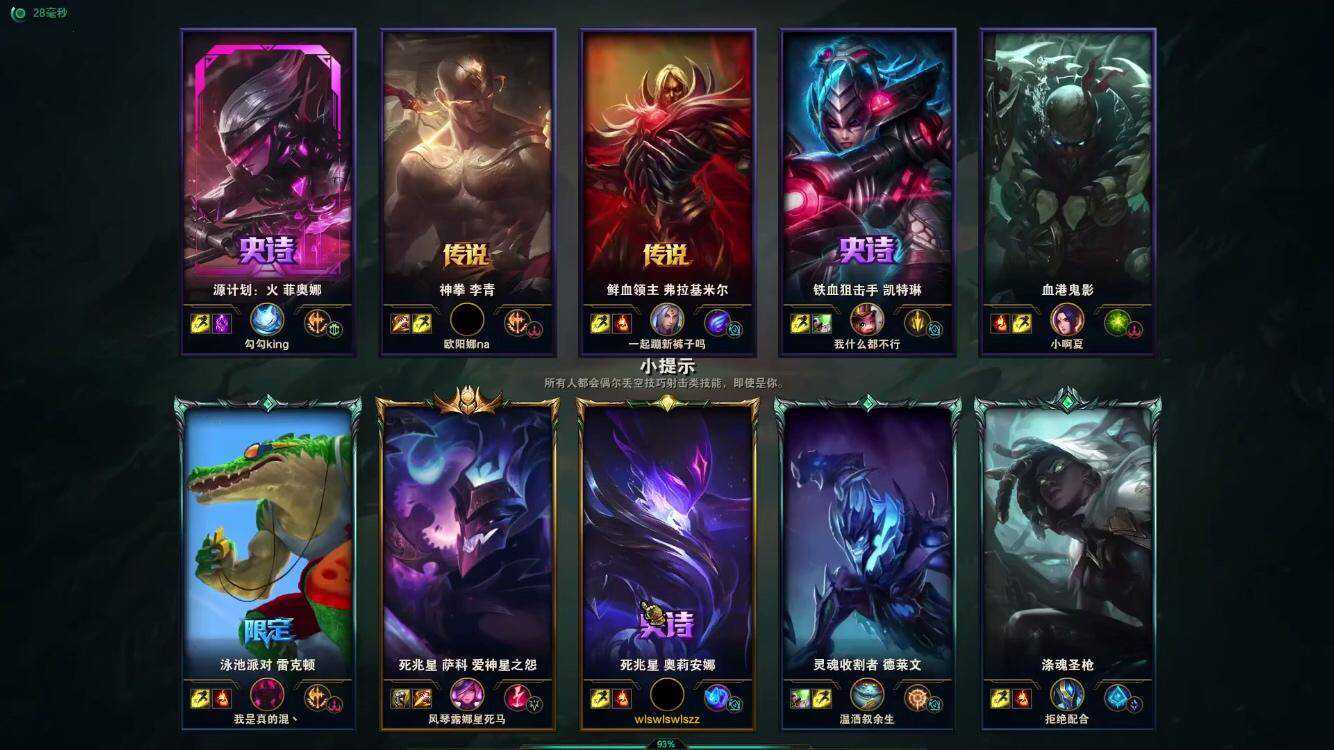
Task: Click the 传说 badge on 李青's card
Action: pyautogui.click(x=466, y=256)
